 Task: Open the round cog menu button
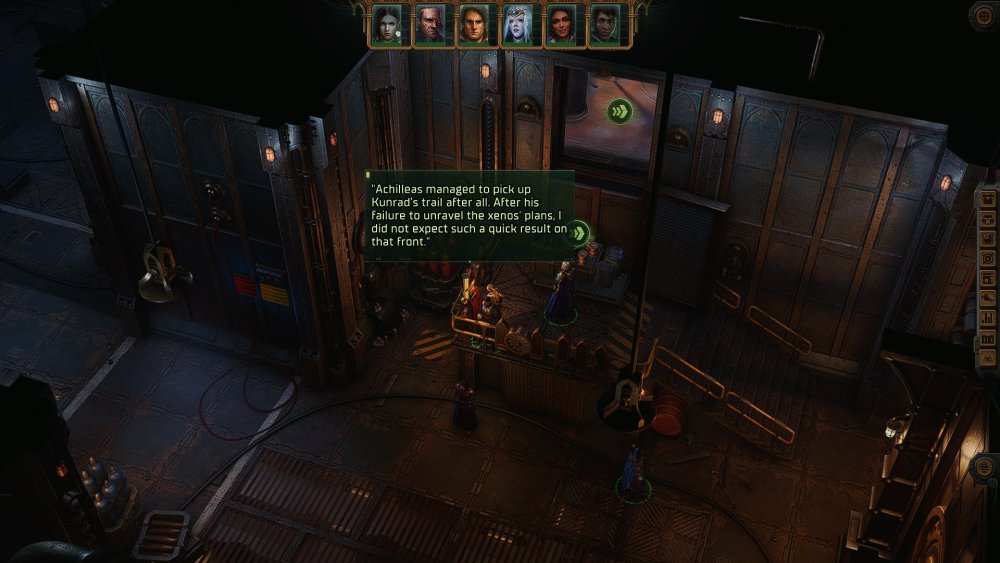[985, 14]
